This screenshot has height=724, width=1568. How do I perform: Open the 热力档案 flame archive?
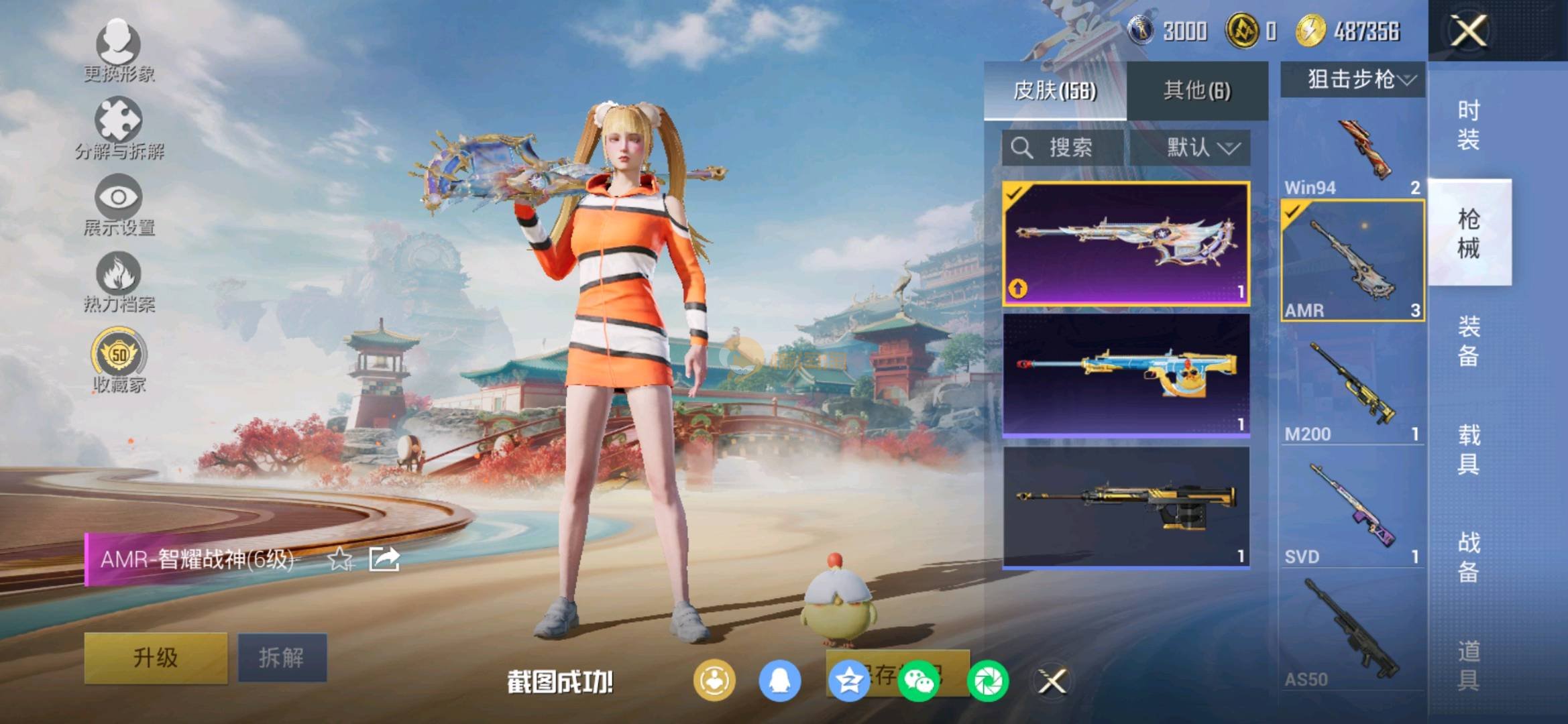pos(119,282)
